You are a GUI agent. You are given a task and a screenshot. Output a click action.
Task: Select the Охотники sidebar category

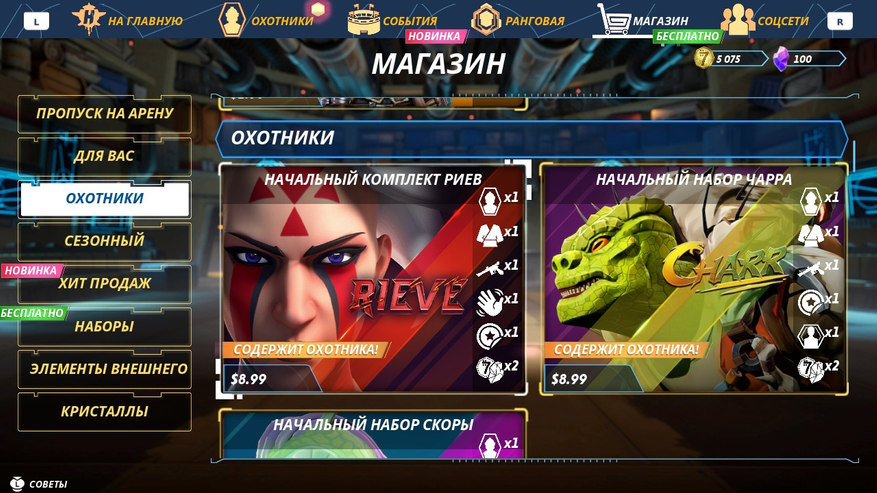(x=104, y=199)
